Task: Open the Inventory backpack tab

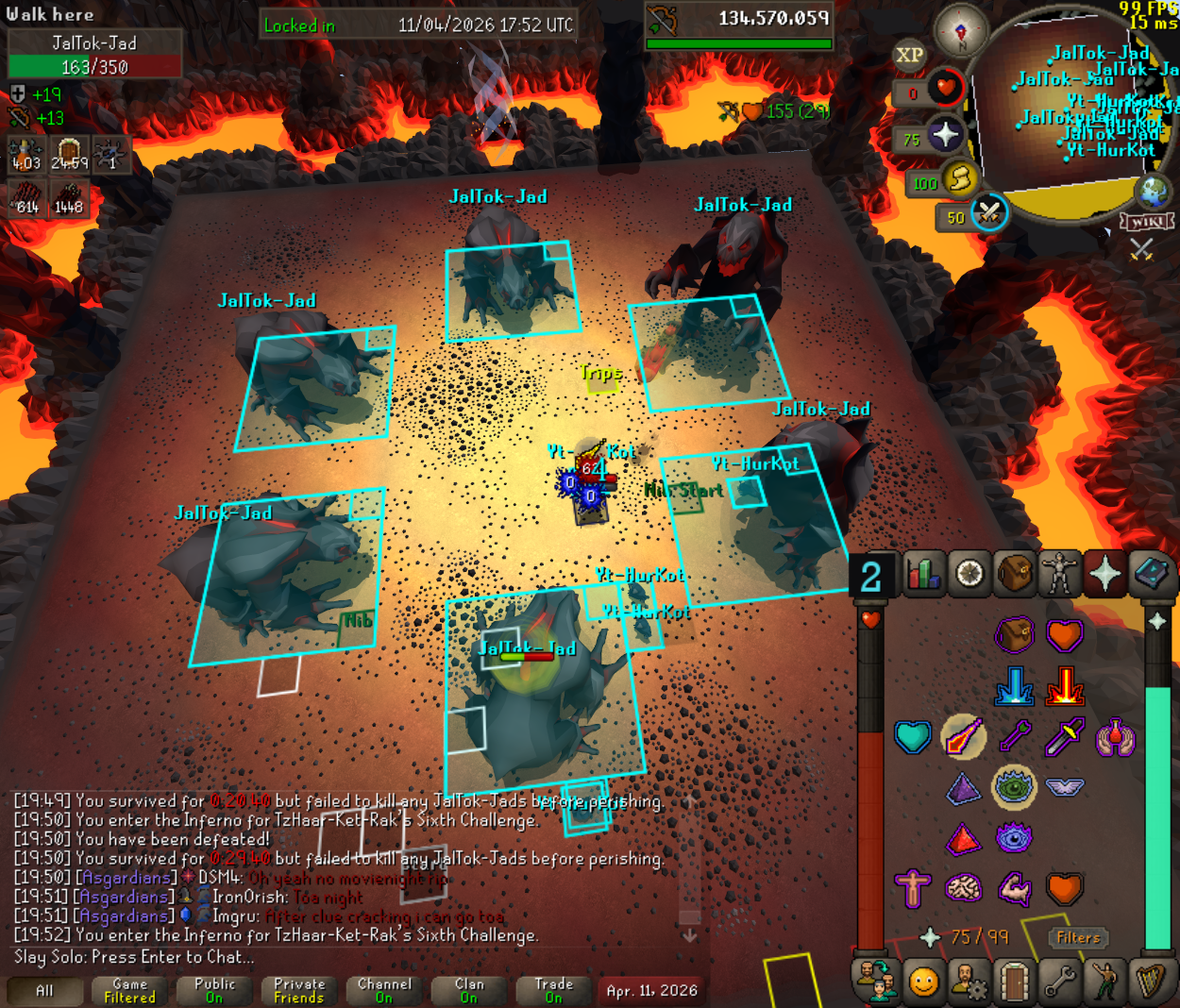Action: (x=1015, y=574)
